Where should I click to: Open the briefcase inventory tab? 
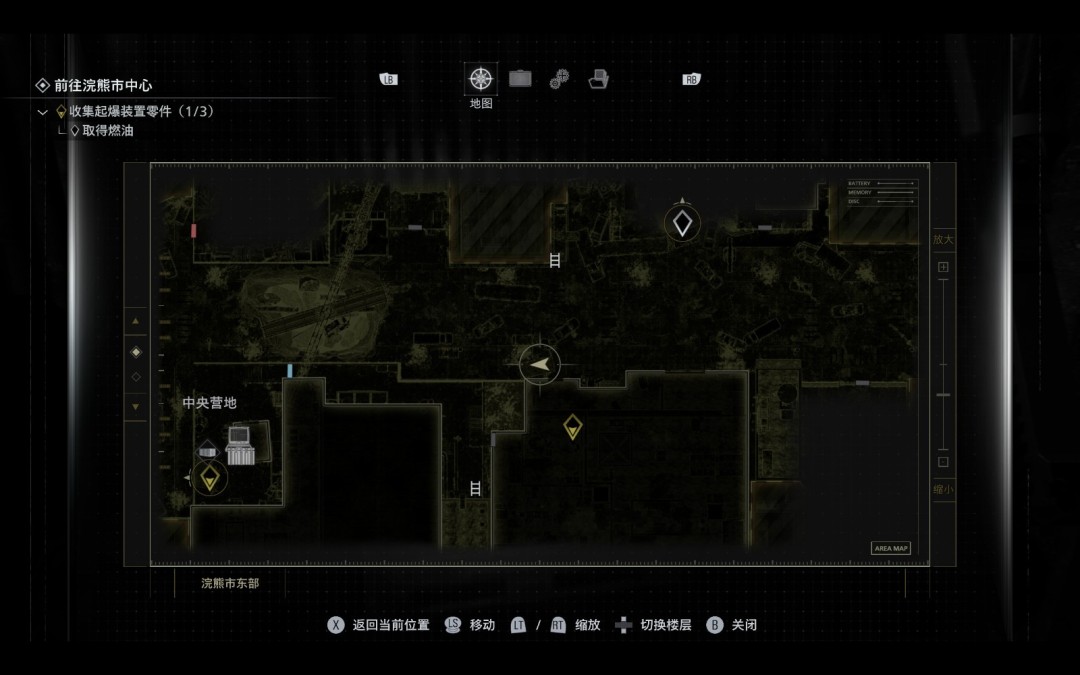[520, 79]
